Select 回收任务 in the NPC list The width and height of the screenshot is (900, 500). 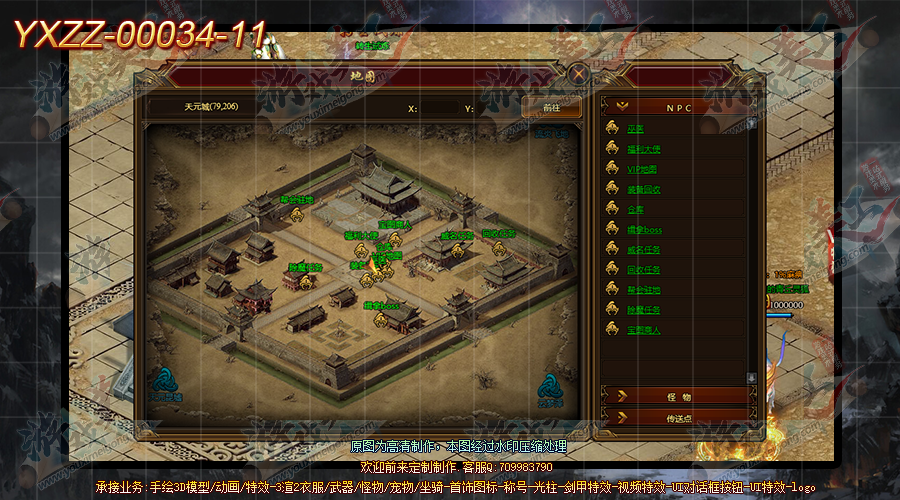tap(644, 269)
